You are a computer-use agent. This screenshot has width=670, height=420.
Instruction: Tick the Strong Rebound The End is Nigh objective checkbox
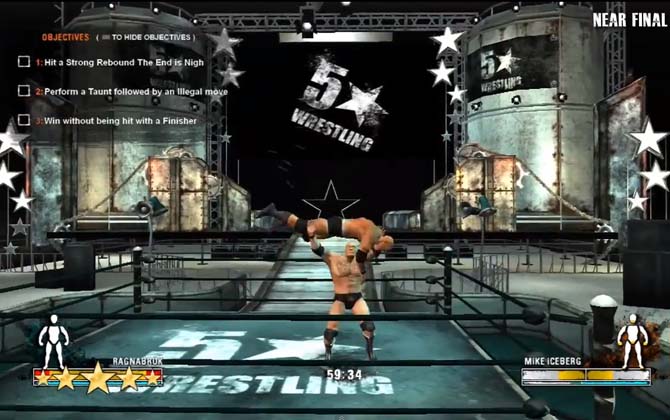[x=24, y=61]
